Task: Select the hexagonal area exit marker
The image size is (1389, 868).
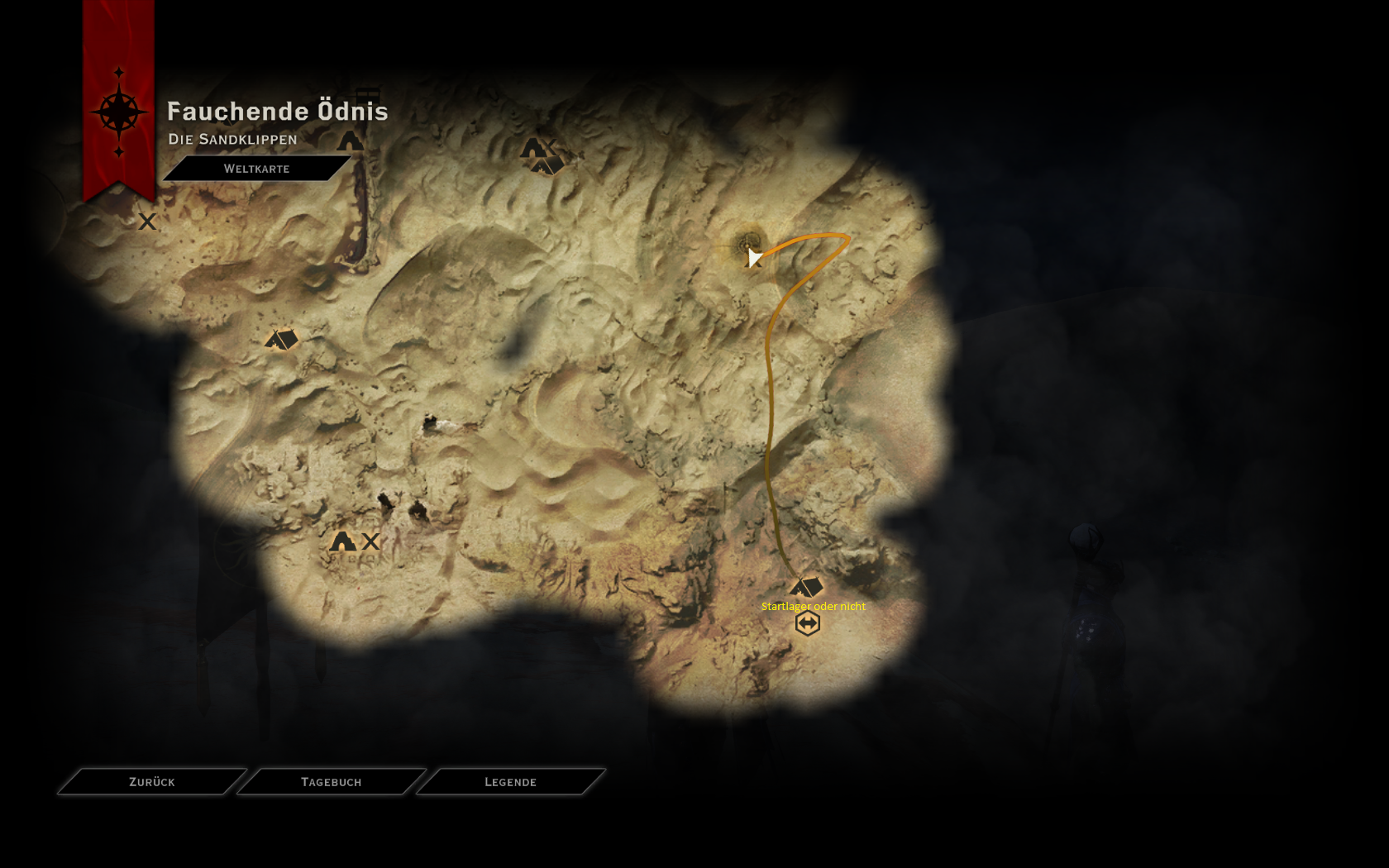Action: tap(808, 623)
